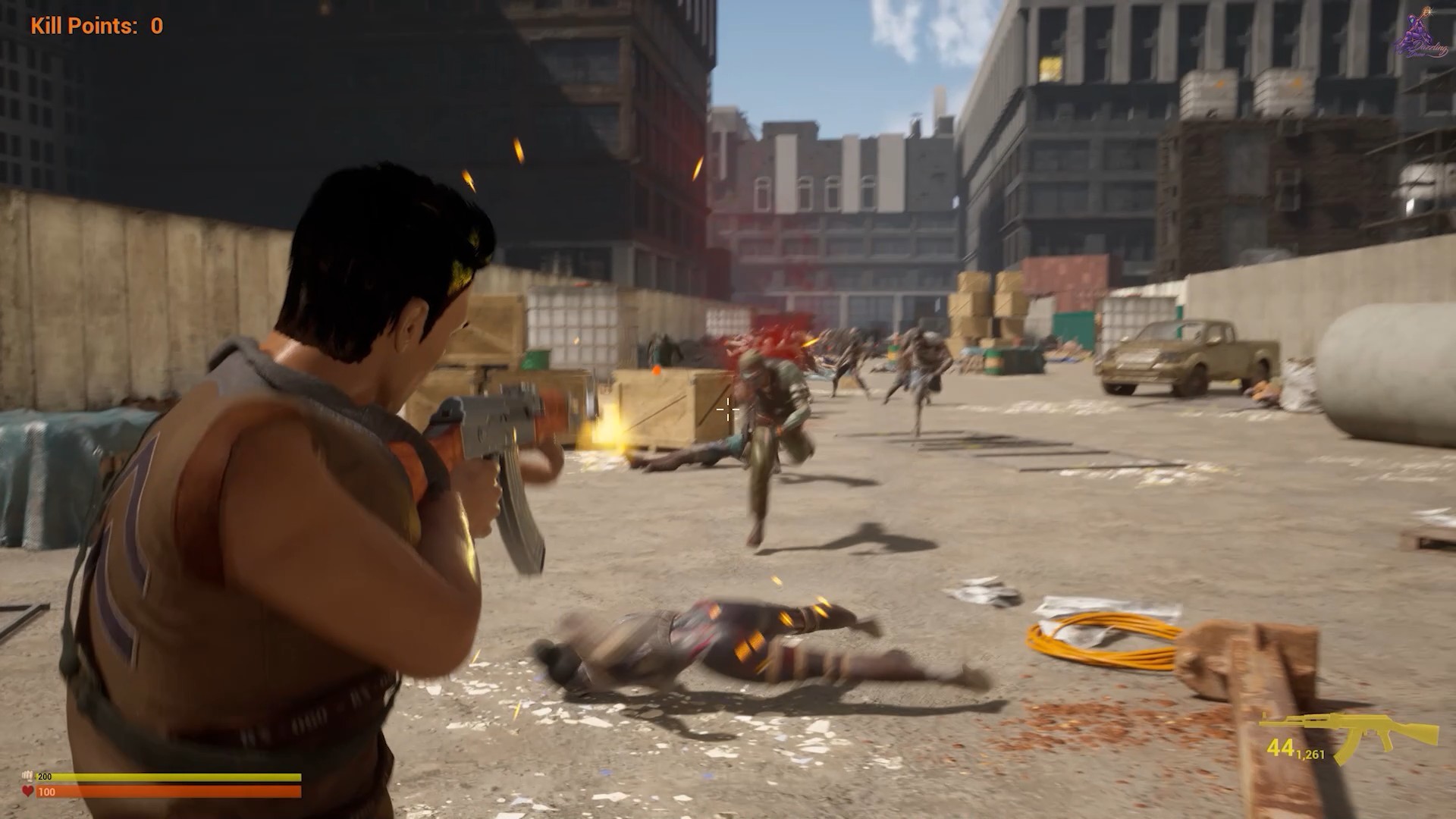1456x819 pixels.
Task: Click the 200 stamina value text
Action: click(45, 777)
